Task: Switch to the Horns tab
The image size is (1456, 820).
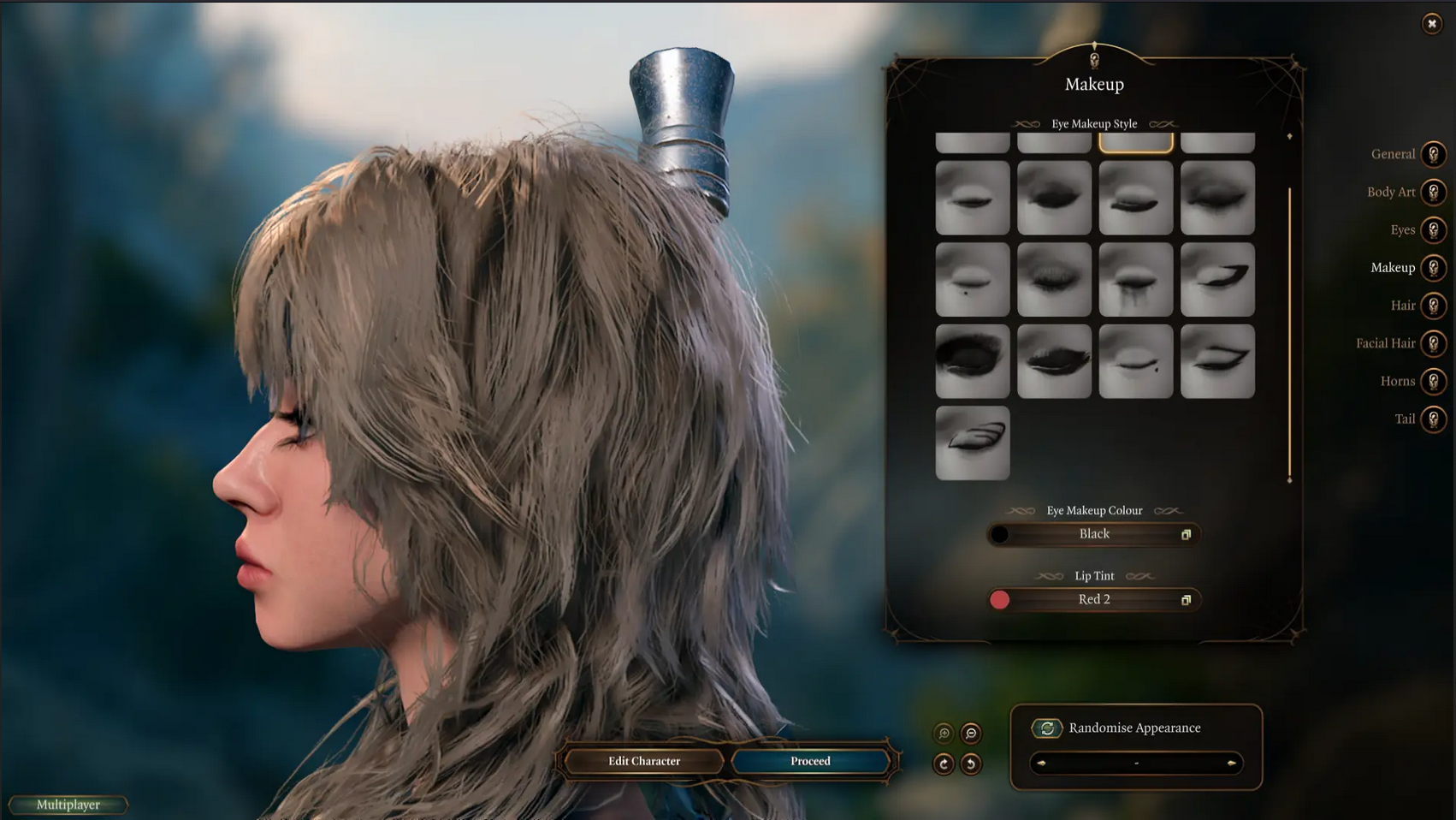Action: pos(1433,381)
